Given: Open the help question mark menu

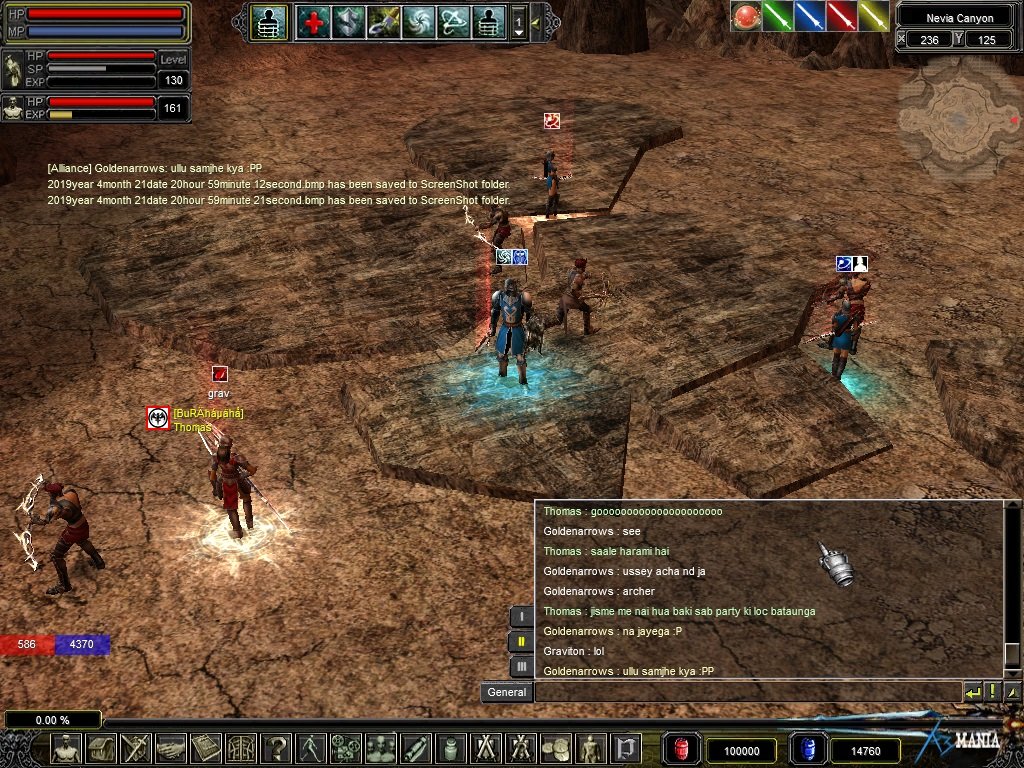Looking at the screenshot, I should point(276,748).
